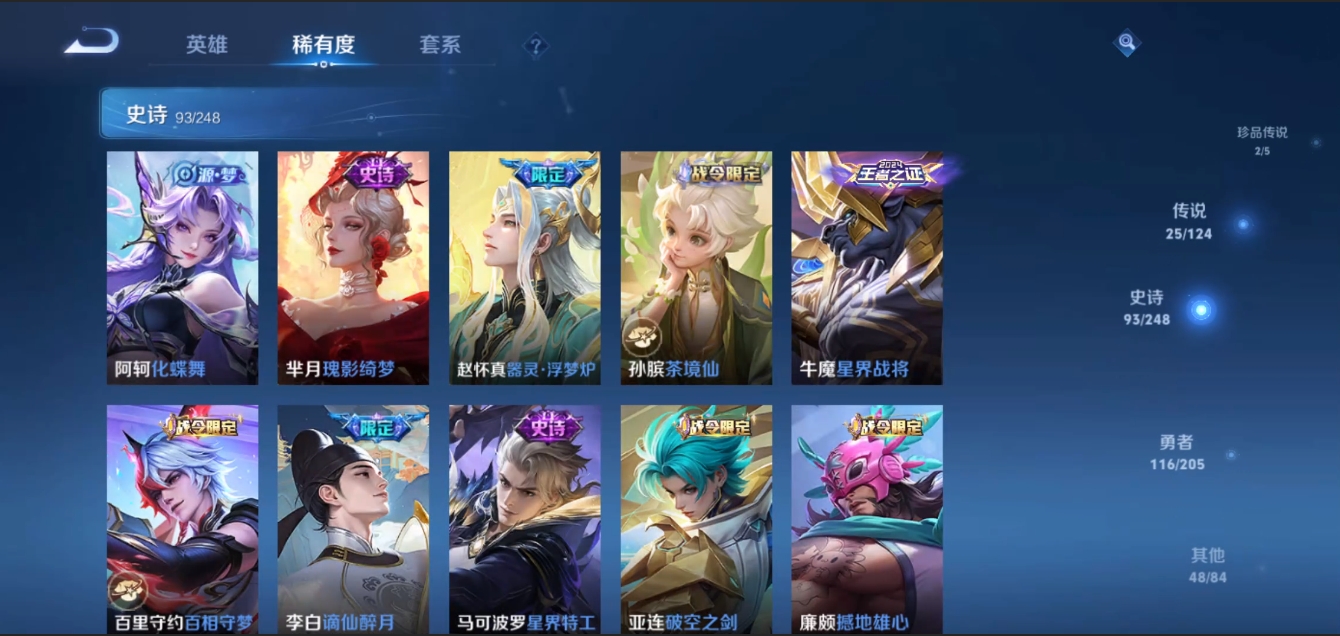Switch to the 英雄 tab
Screen dimensions: 1340x636
(x=207, y=45)
